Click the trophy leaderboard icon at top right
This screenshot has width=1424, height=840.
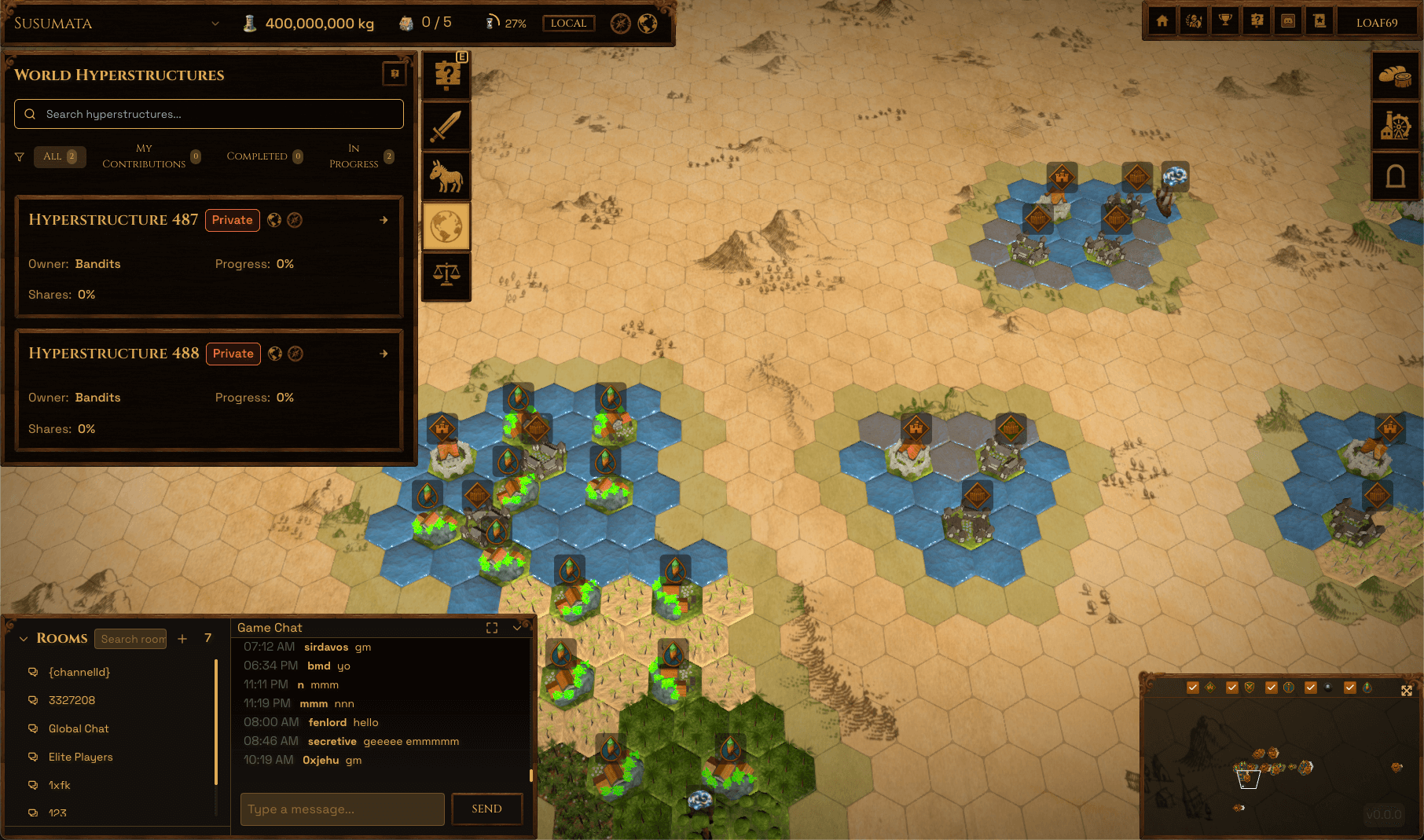[1225, 20]
